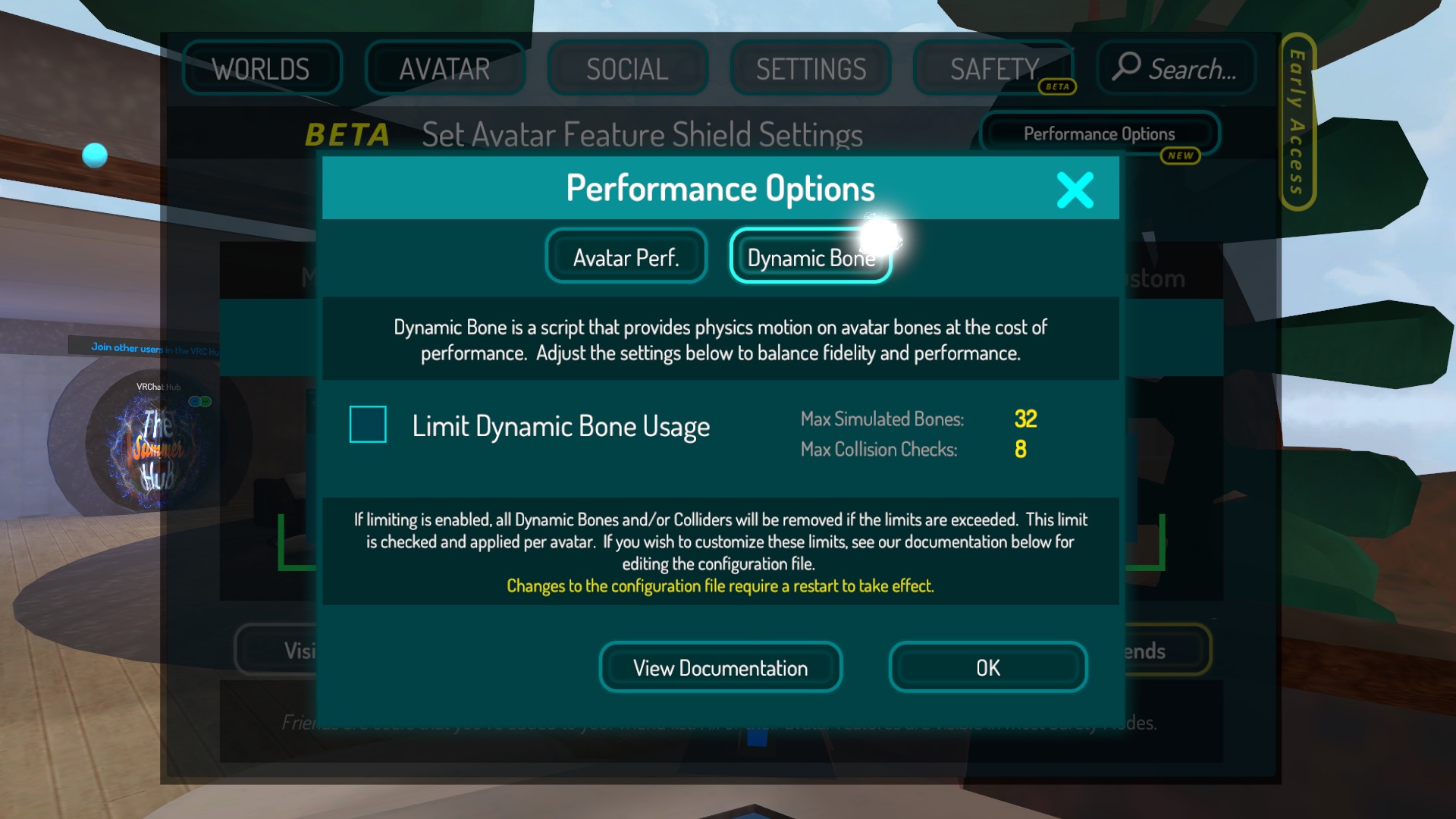Viewport: 1456px width, 819px height.
Task: Toggle the Limit Dynamic Bone Usage checkbox
Action: coord(368,425)
